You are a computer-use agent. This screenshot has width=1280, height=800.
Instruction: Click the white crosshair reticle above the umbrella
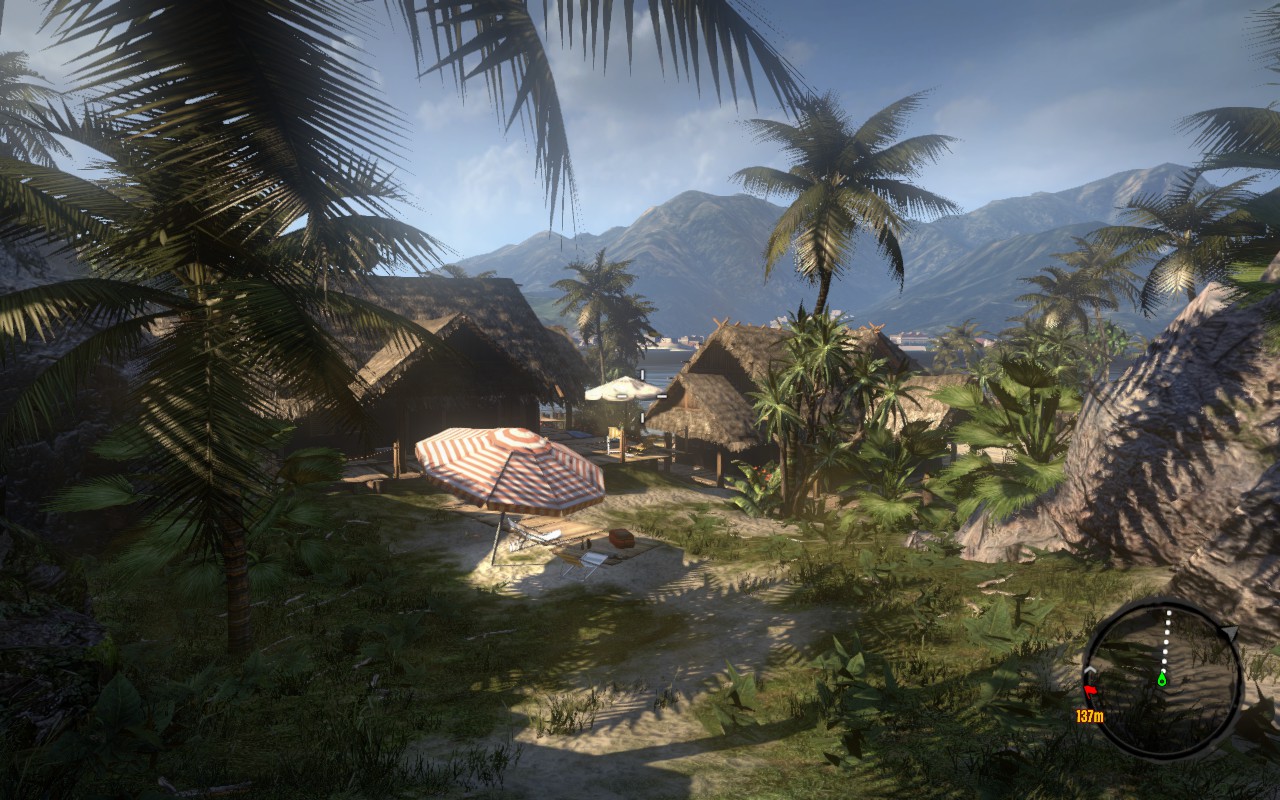pyautogui.click(x=642, y=374)
